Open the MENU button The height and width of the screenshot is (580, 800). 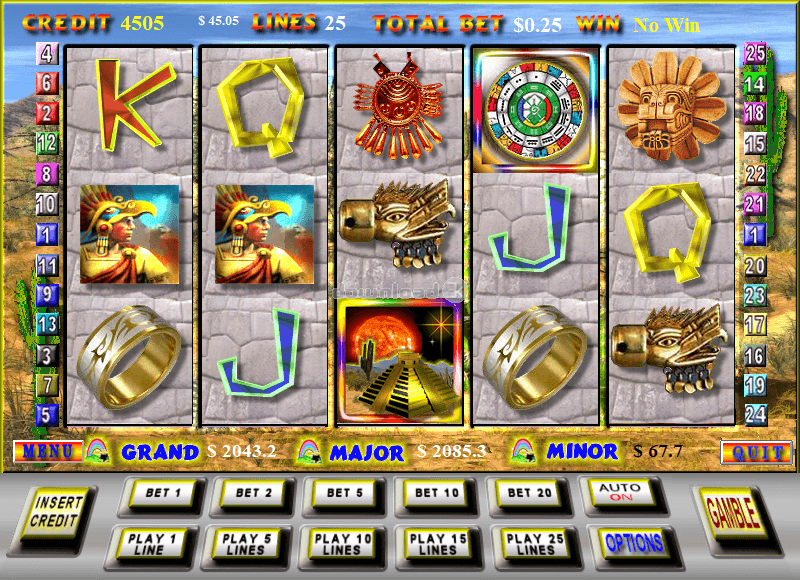(x=47, y=452)
